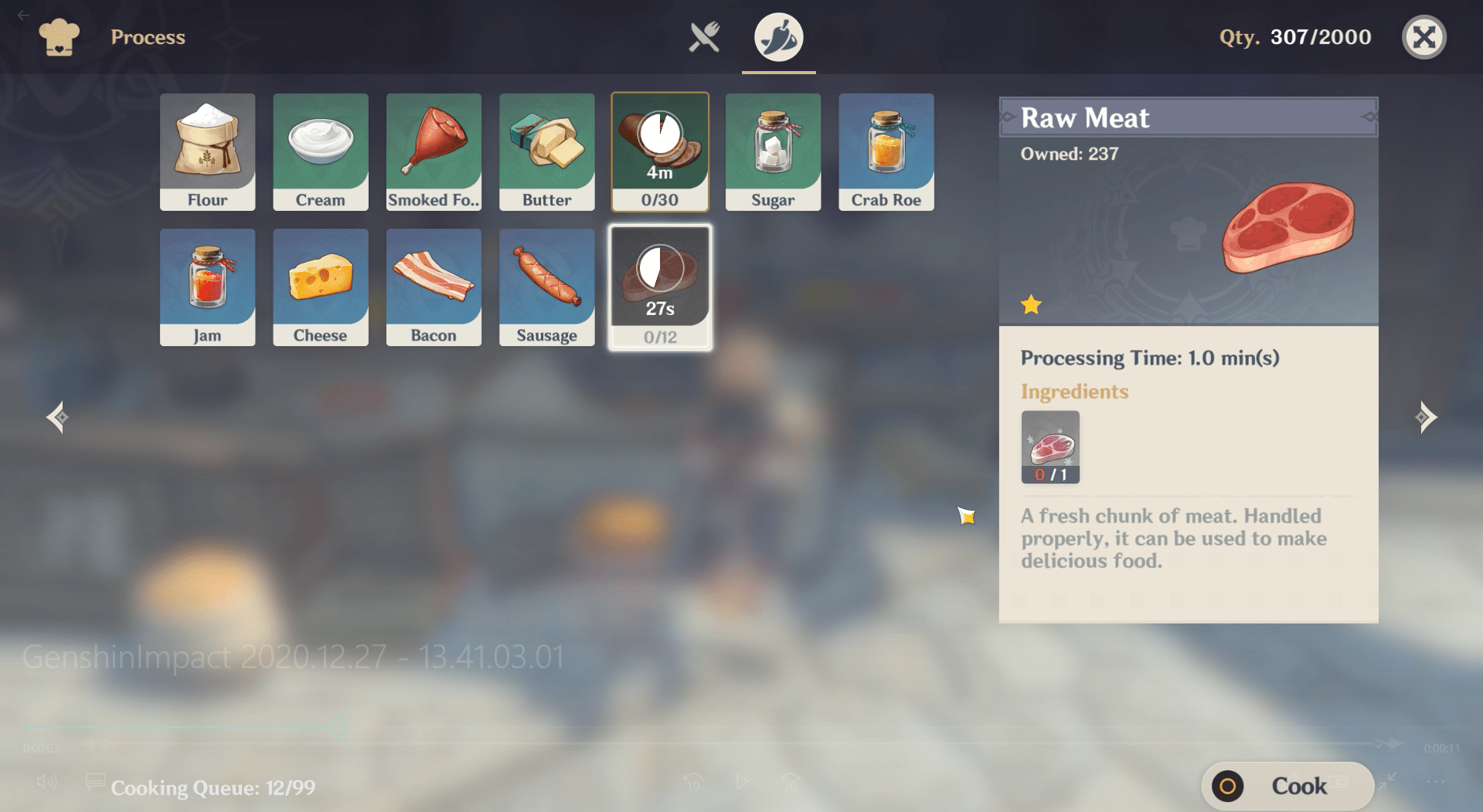The height and width of the screenshot is (812, 1483).
Task: Select the 27s processing item in progress
Action: 659,287
